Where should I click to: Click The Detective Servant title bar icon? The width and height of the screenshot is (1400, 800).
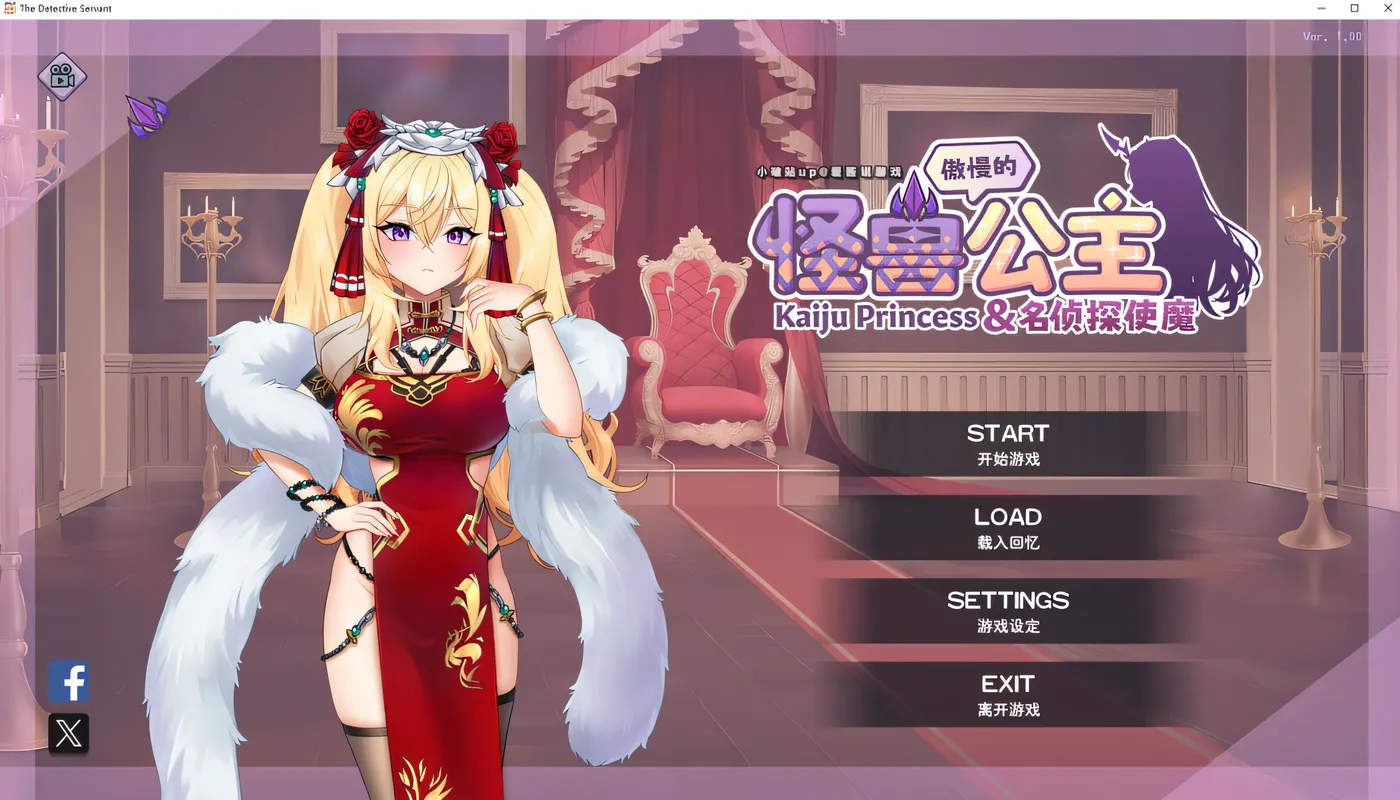tap(10, 7)
